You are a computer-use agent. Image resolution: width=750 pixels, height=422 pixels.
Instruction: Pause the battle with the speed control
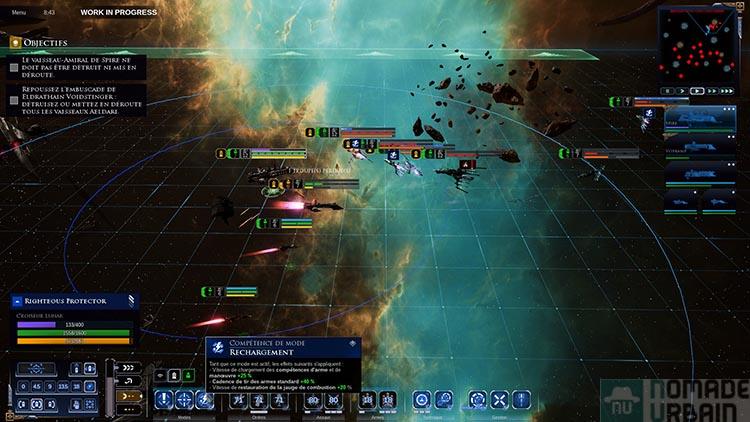coord(669,90)
